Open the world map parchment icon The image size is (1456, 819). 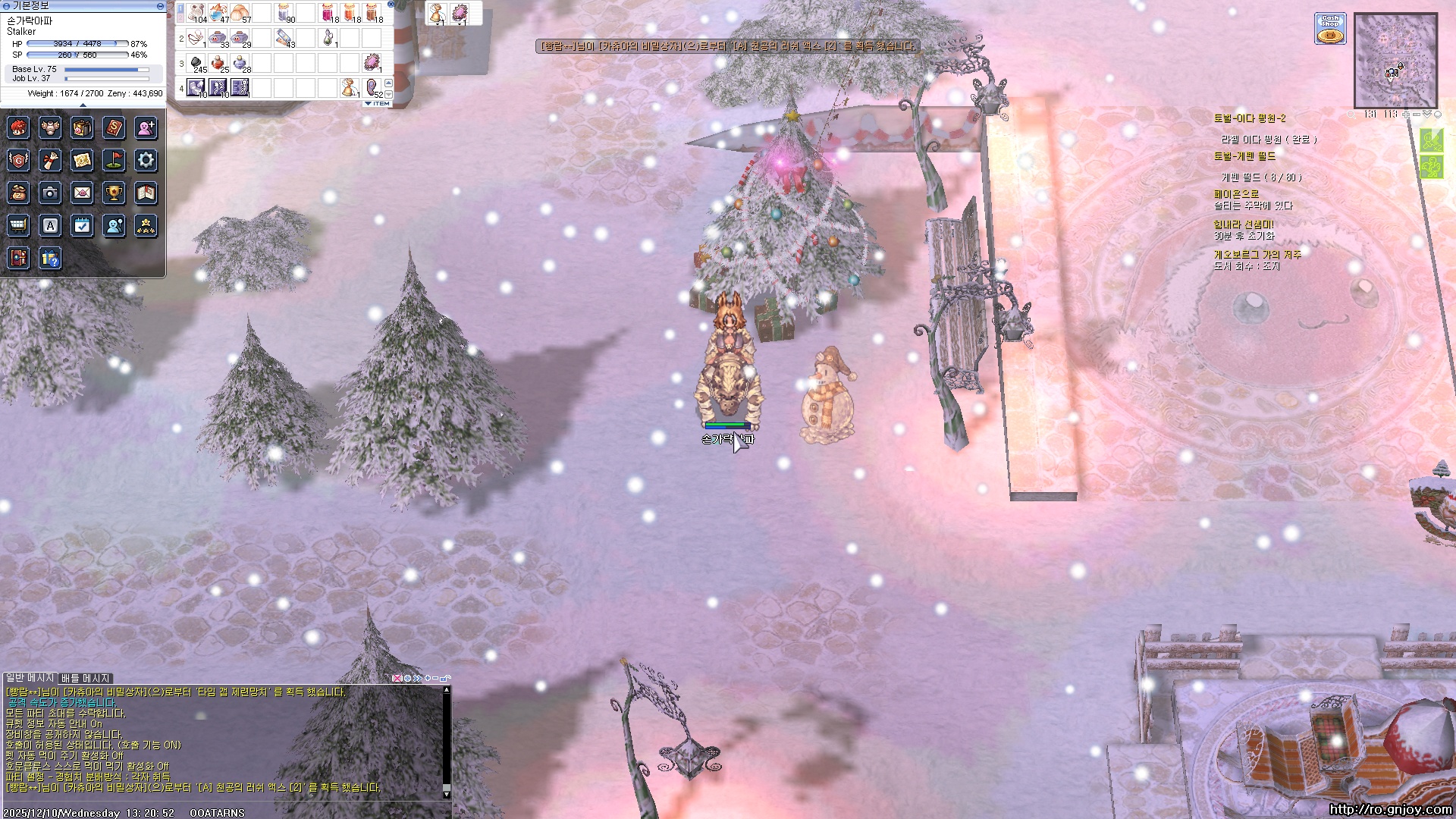point(82,160)
